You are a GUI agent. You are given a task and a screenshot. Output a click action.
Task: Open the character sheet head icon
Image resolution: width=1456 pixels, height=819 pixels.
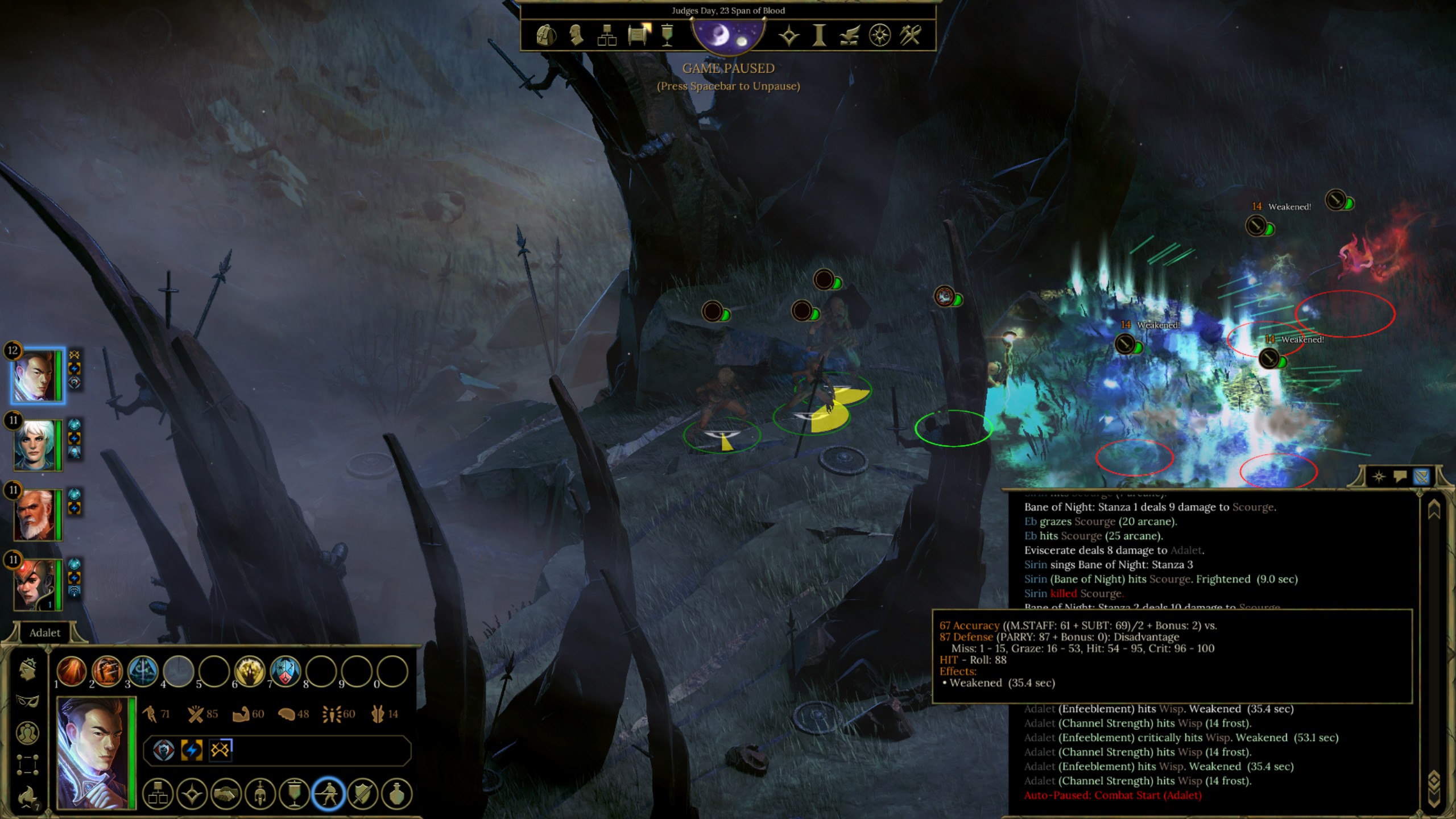(576, 35)
